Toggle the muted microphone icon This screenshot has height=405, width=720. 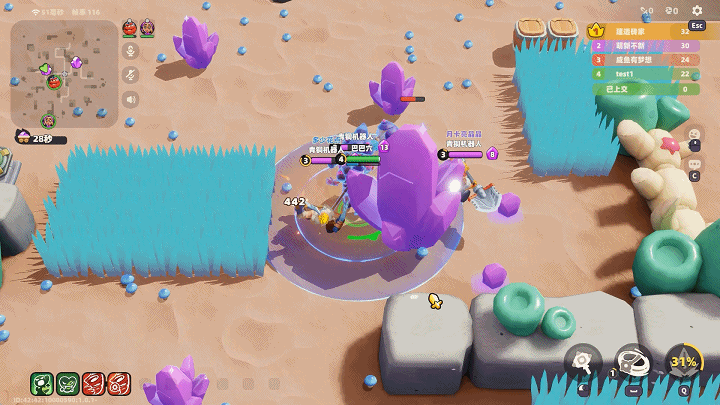[x=130, y=75]
